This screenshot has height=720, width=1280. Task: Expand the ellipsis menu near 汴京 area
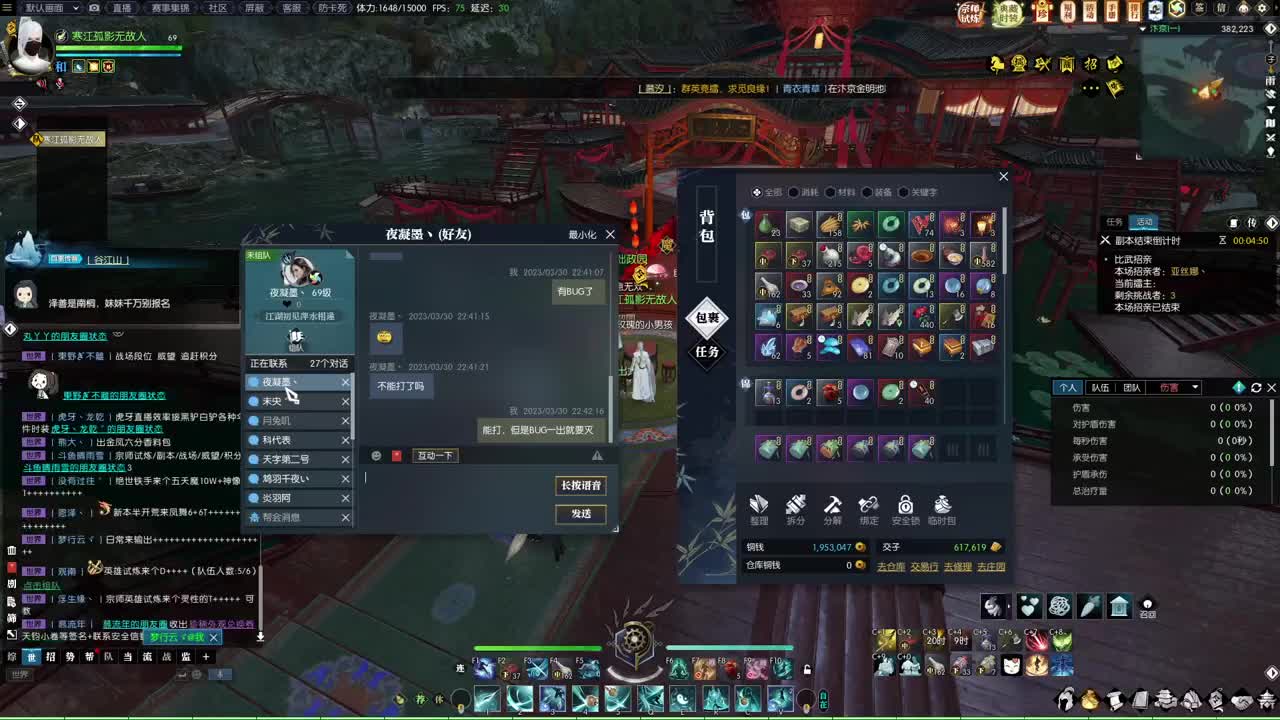pyautogui.click(x=1089, y=89)
